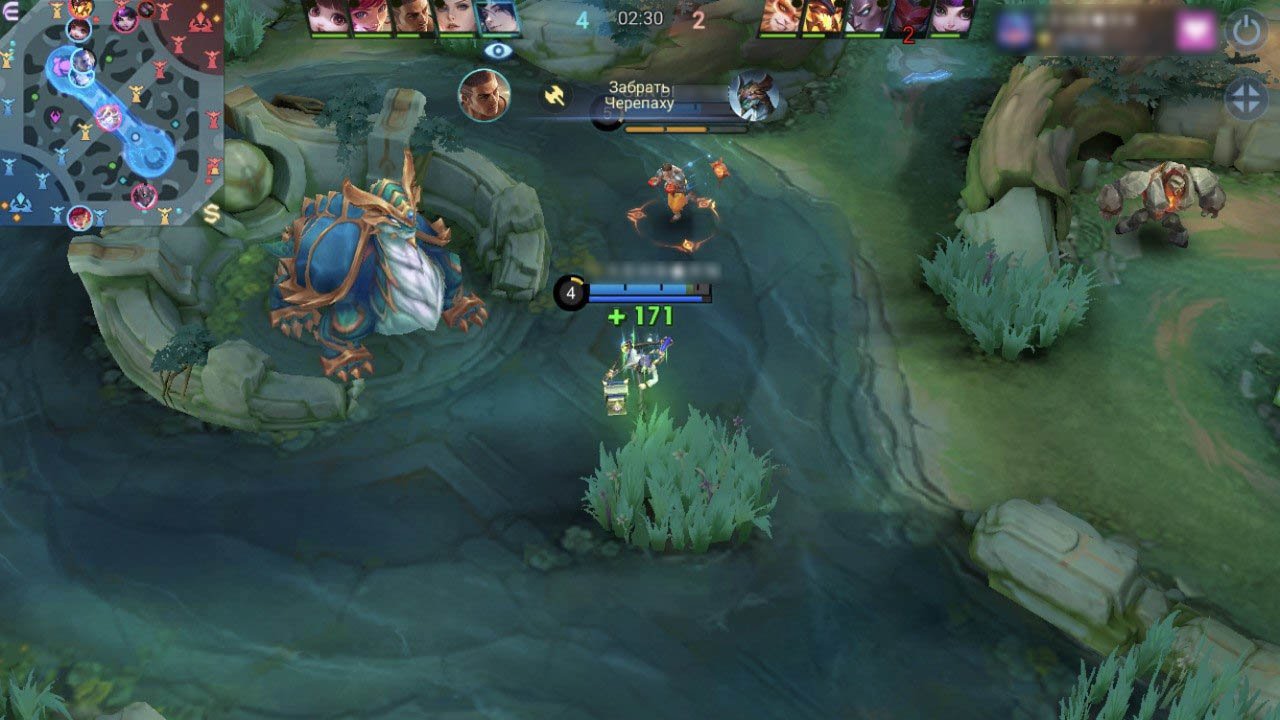
Task: Toggle the eye spectate icon
Action: click(497, 50)
